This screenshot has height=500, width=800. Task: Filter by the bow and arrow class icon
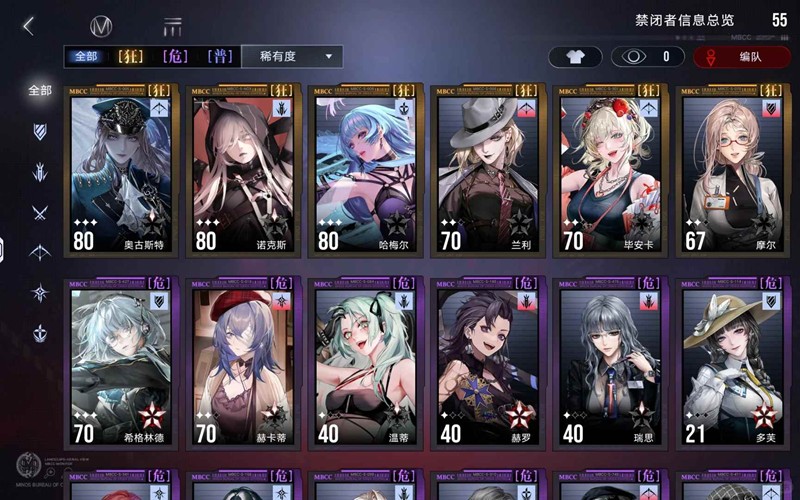(40, 252)
